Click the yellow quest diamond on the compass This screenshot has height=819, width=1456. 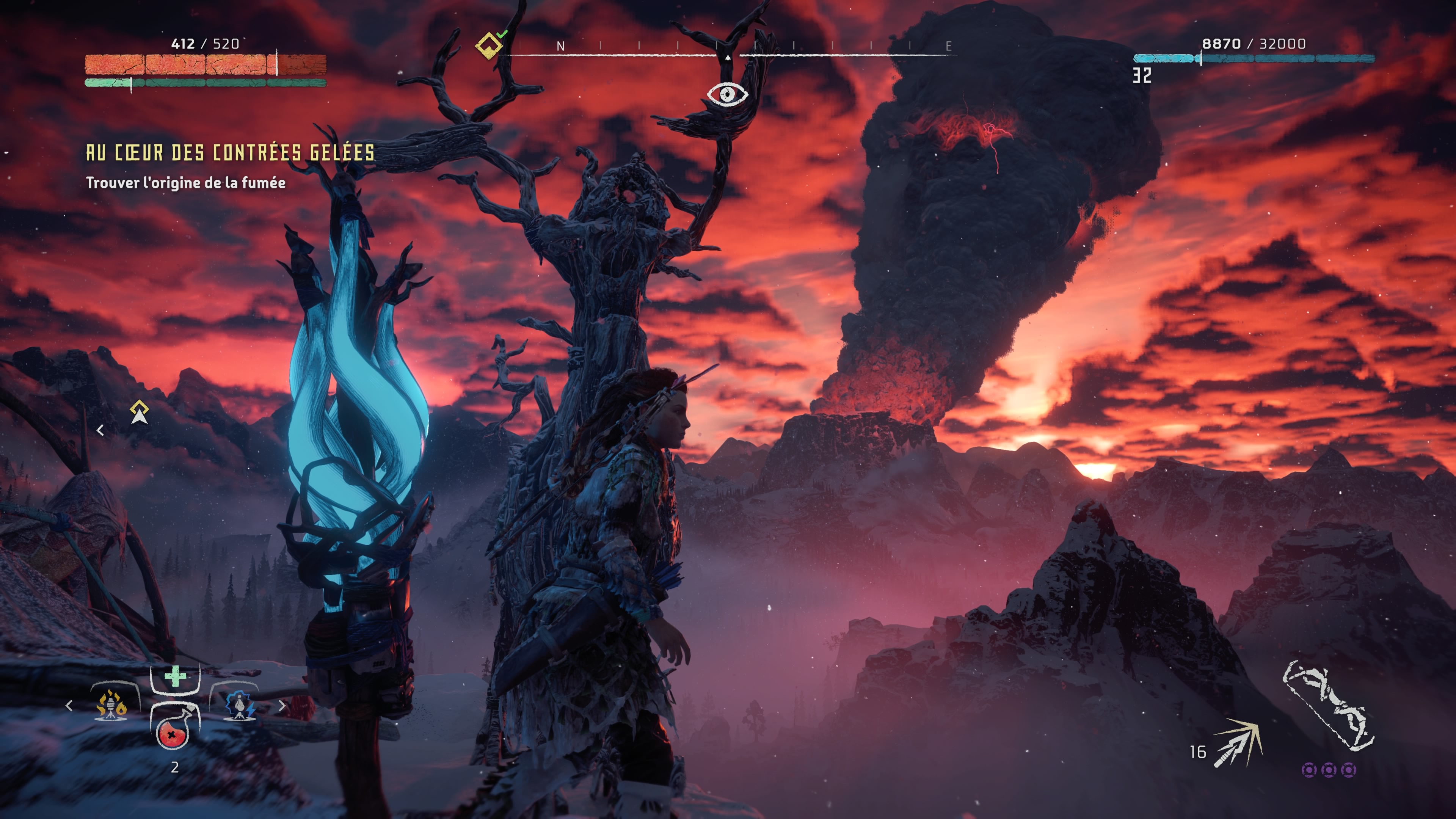(488, 45)
